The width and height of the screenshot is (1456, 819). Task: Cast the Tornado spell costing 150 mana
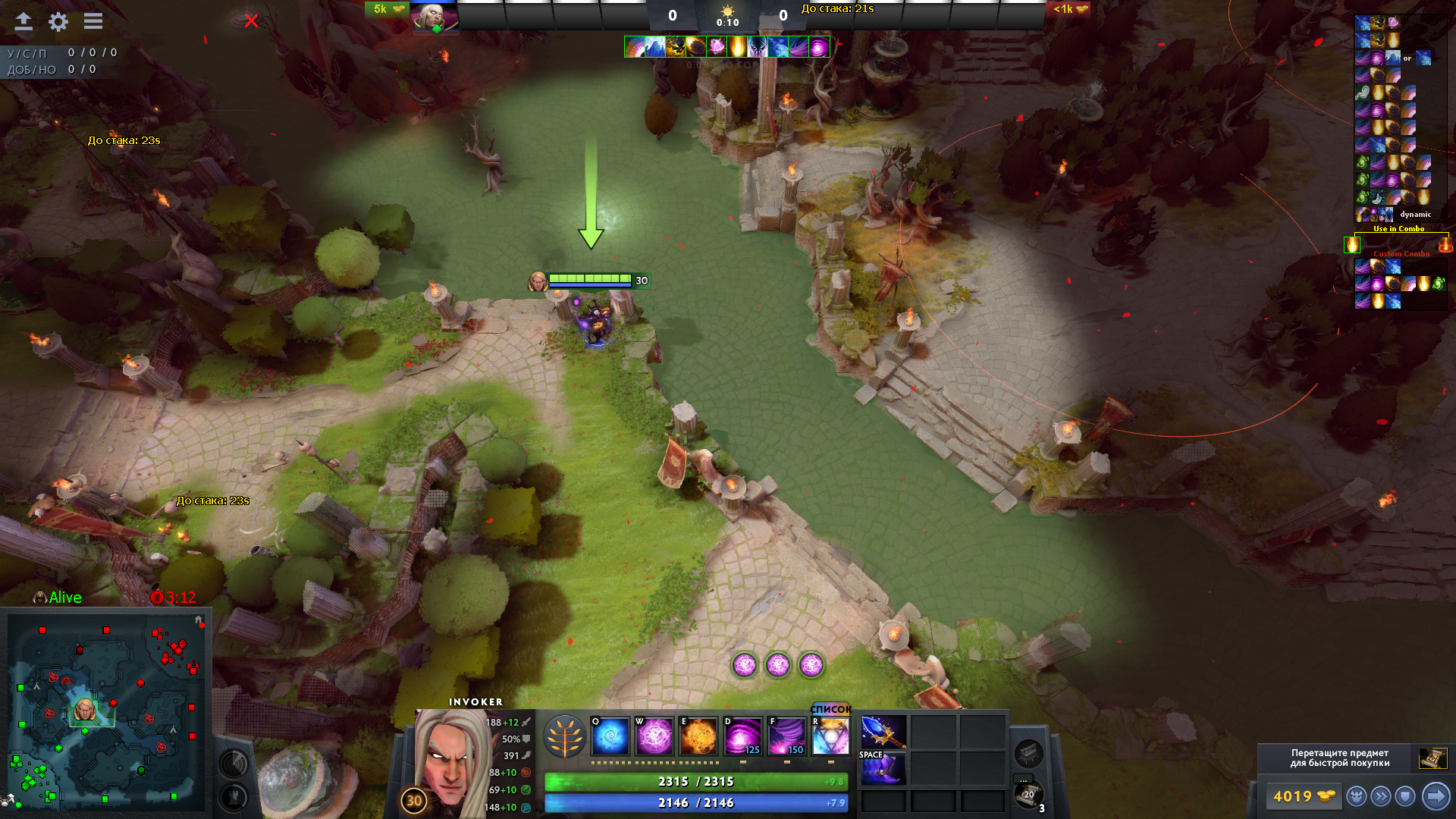786,736
